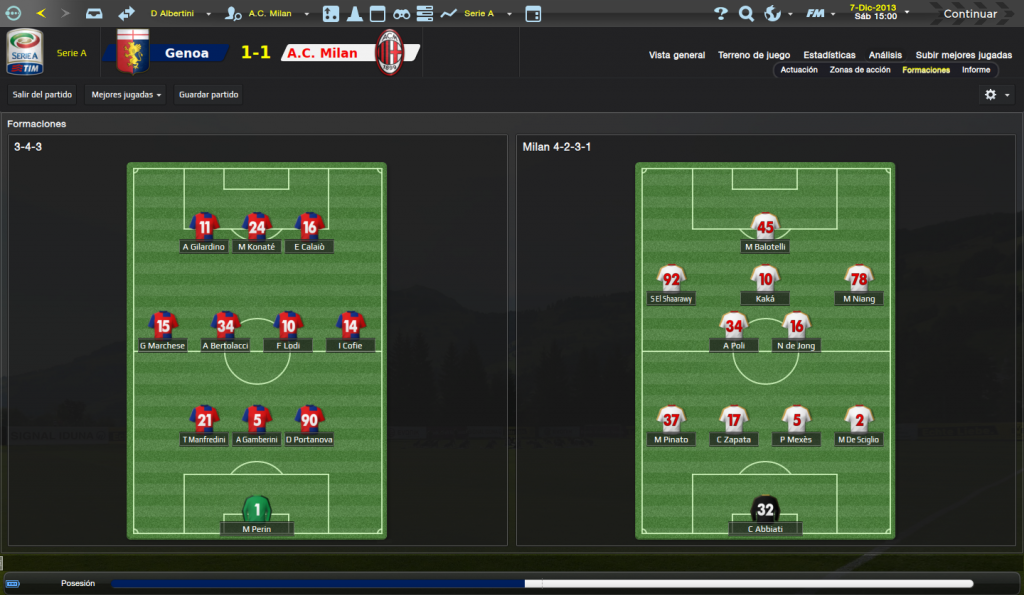The height and width of the screenshot is (595, 1024).
Task: Switch to the Actuación sub-tab
Action: (799, 70)
